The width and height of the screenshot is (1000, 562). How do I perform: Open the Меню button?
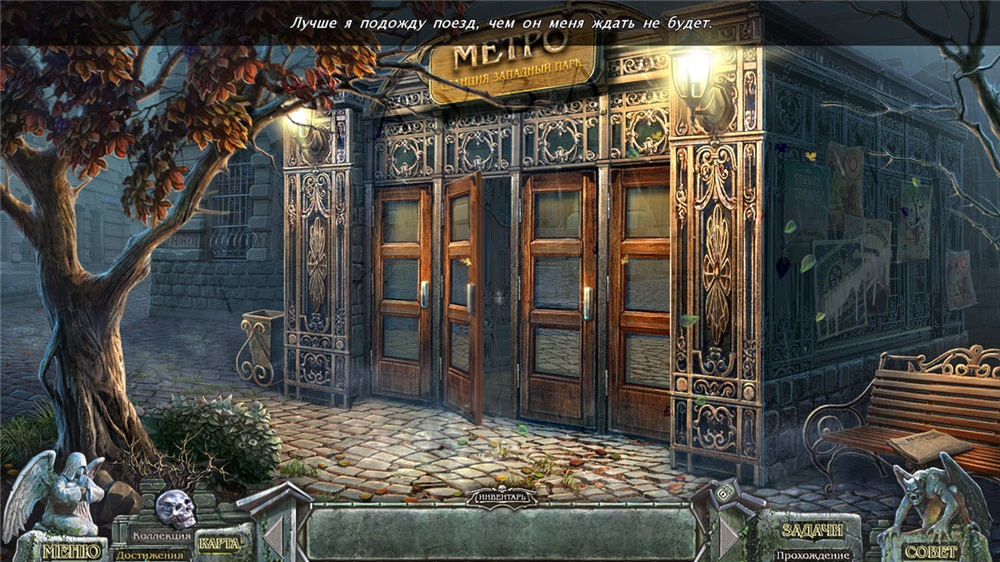point(71,550)
